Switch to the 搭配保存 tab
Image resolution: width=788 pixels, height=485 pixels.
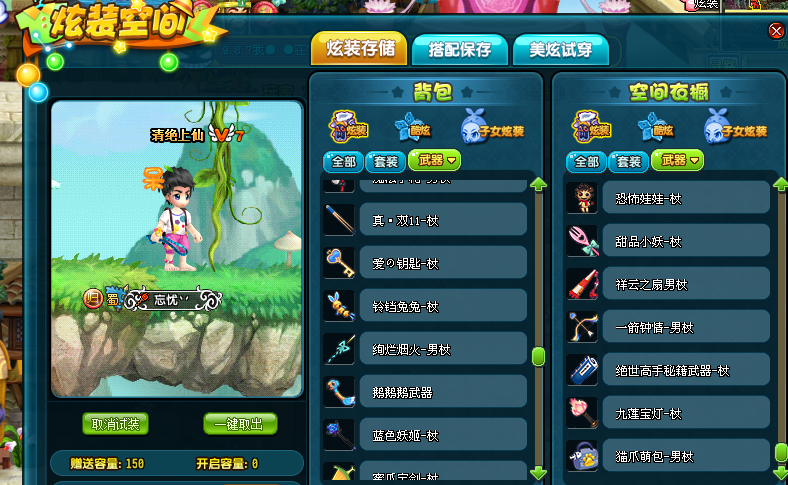[459, 49]
